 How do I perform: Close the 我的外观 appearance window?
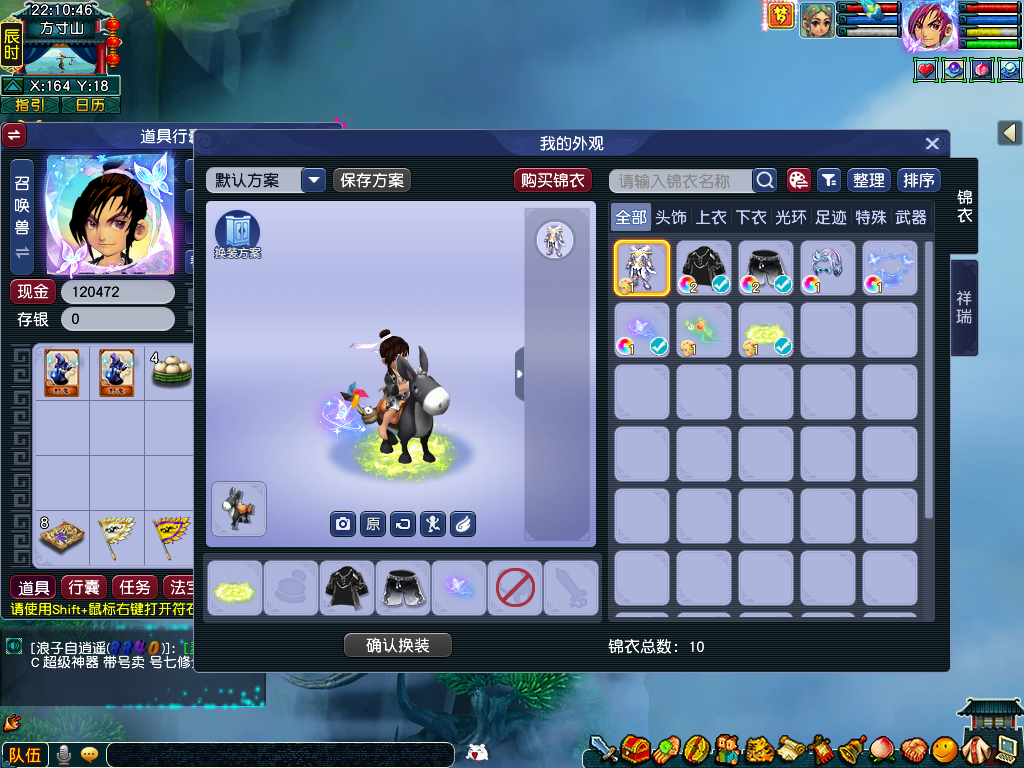tap(932, 144)
